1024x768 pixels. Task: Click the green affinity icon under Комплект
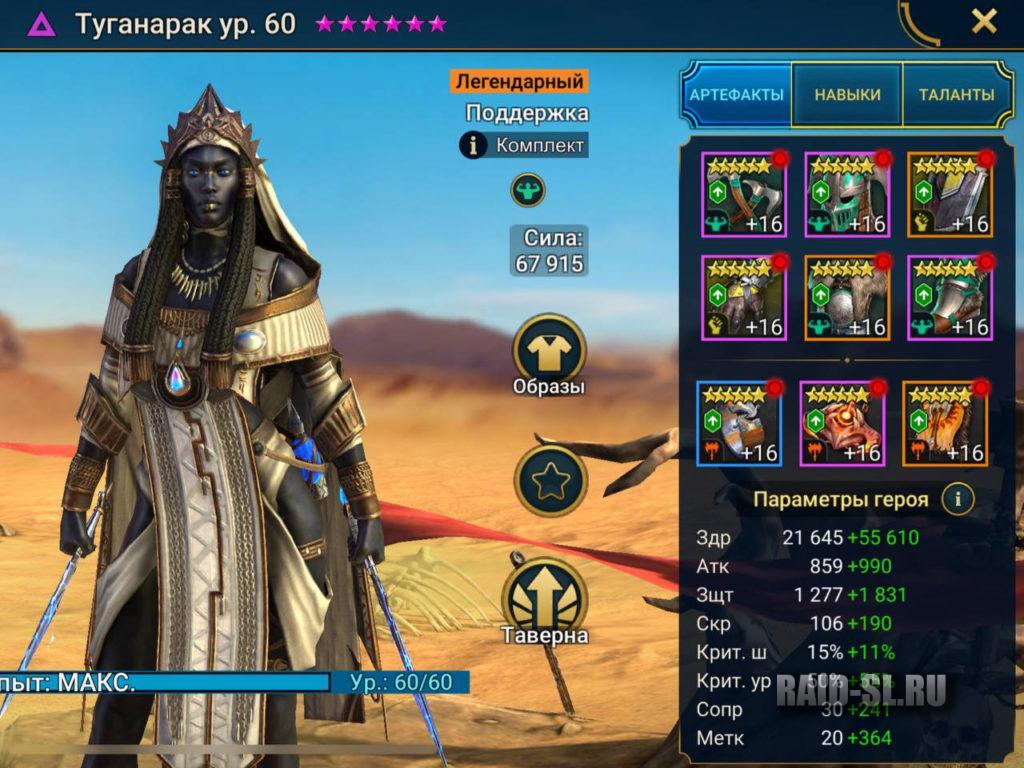click(x=527, y=189)
